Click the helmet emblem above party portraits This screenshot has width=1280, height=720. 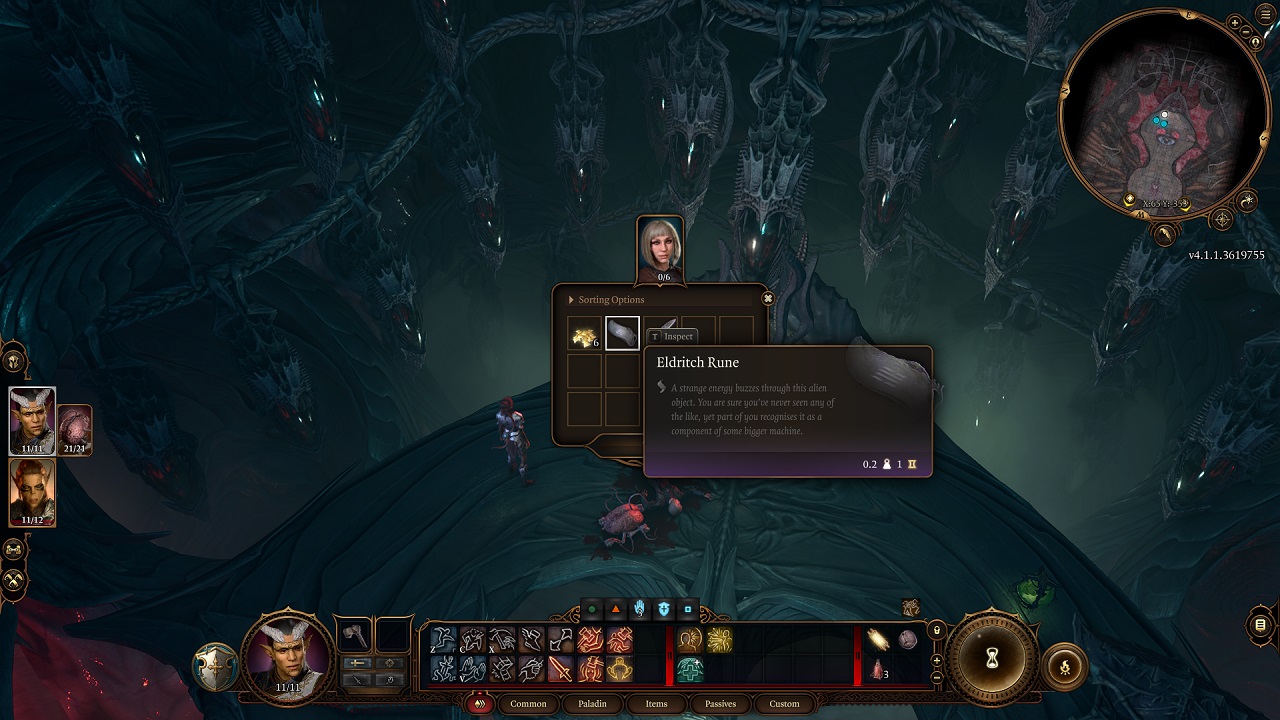click(x=13, y=361)
